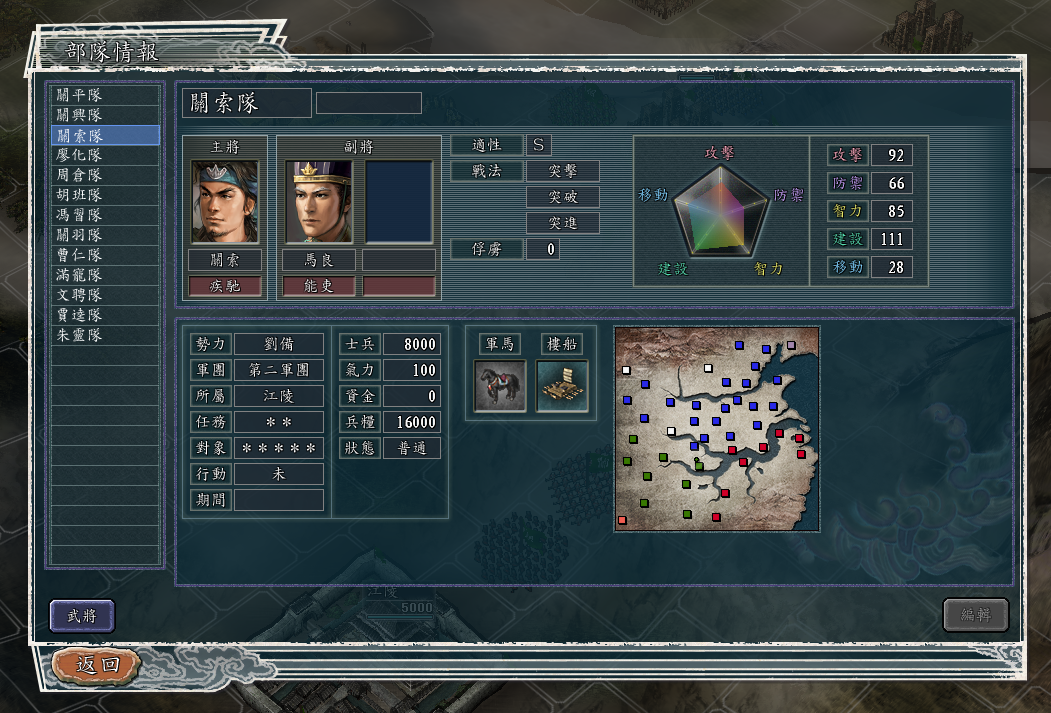Open the 武將 officer button

[x=82, y=616]
